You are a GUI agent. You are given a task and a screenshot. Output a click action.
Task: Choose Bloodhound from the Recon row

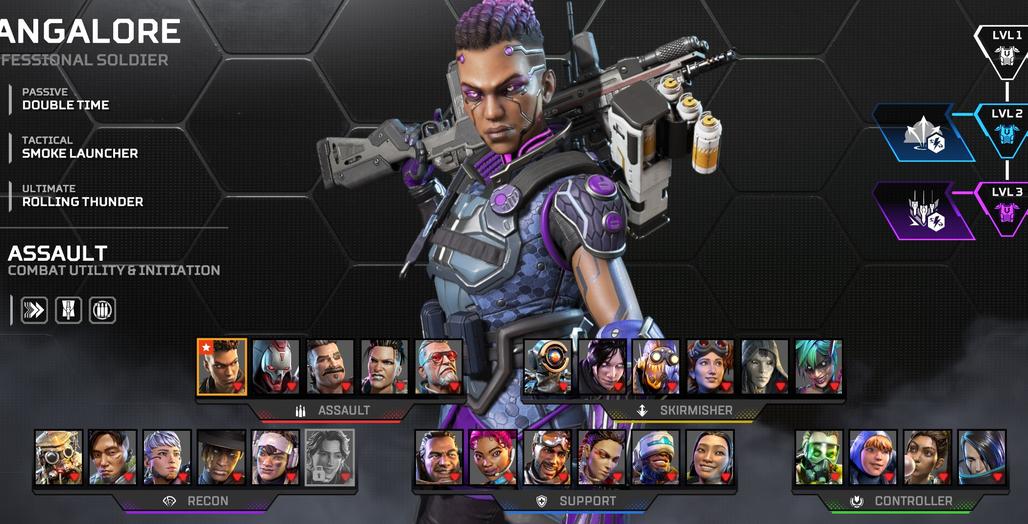(x=58, y=457)
